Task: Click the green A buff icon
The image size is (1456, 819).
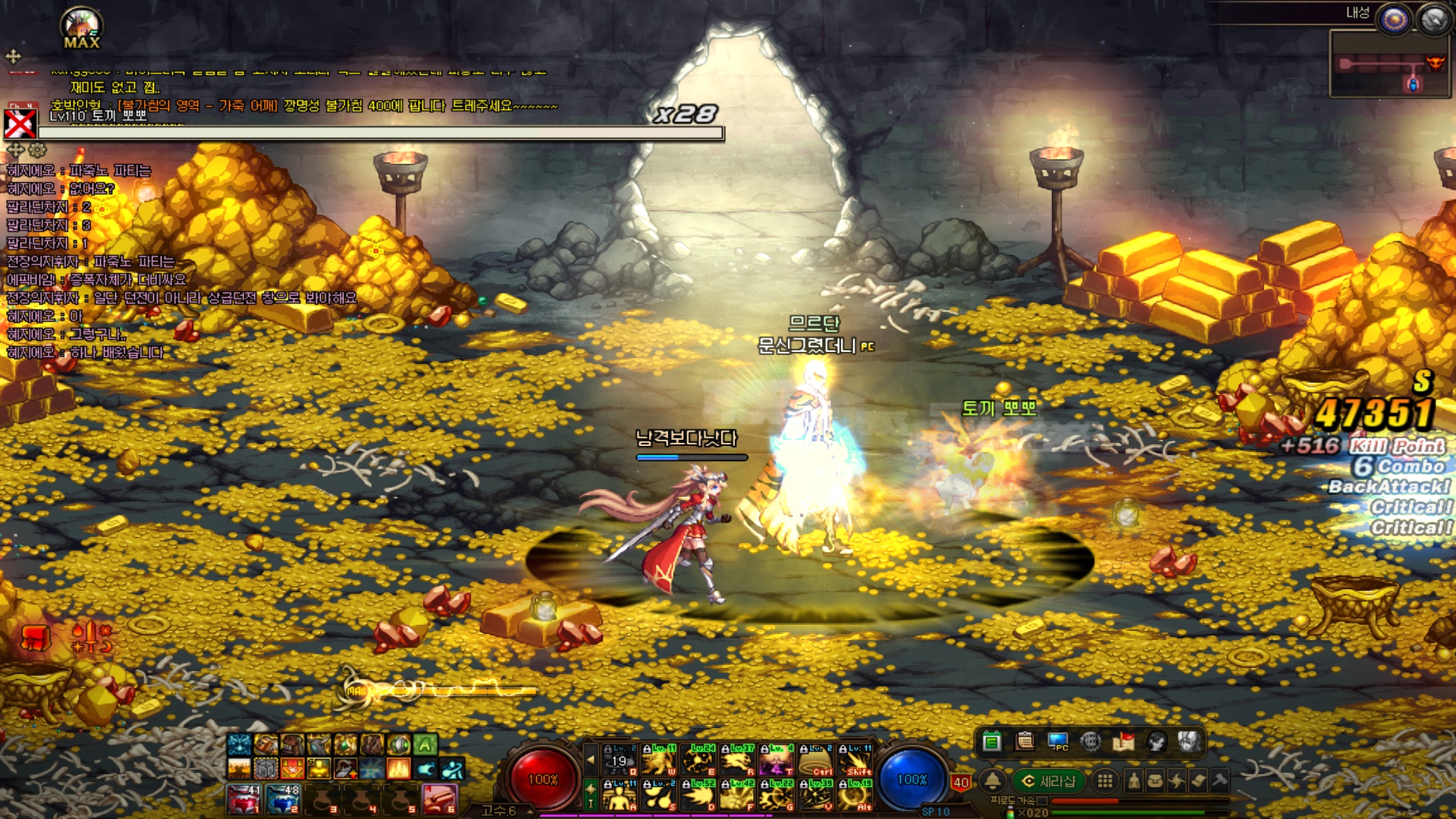Action: 425,745
